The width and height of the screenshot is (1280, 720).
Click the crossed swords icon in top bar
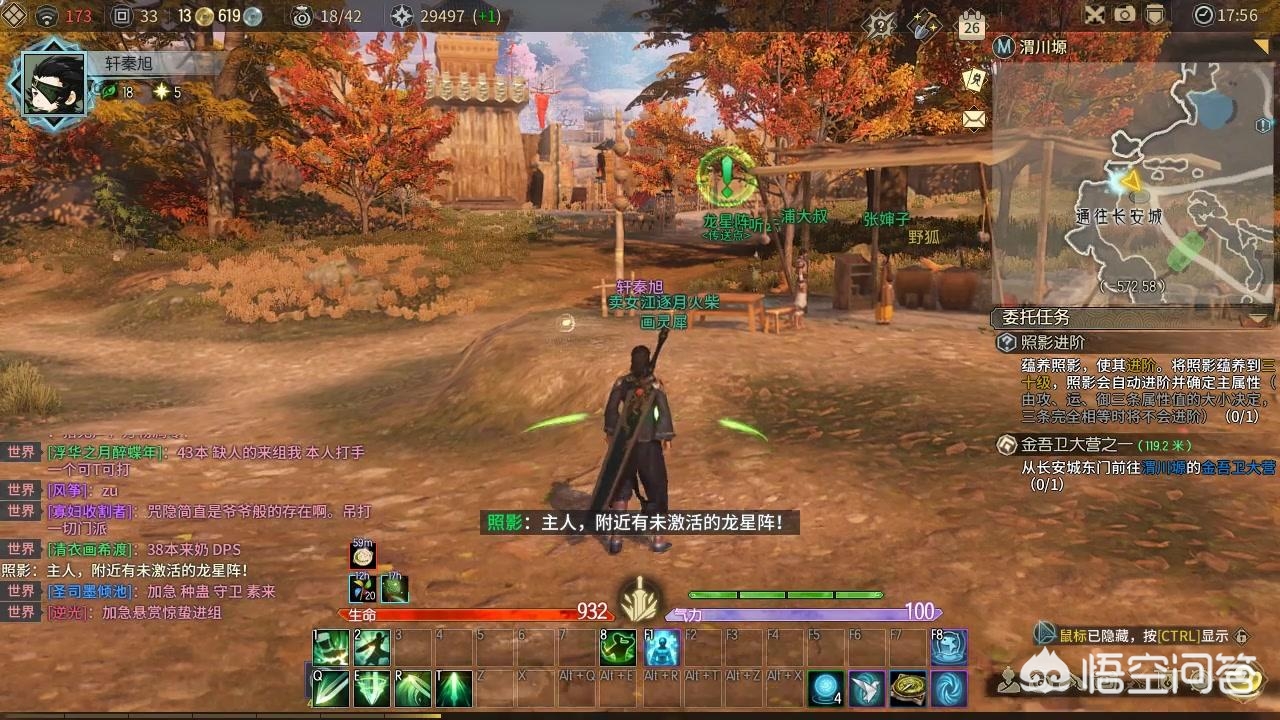(1095, 15)
